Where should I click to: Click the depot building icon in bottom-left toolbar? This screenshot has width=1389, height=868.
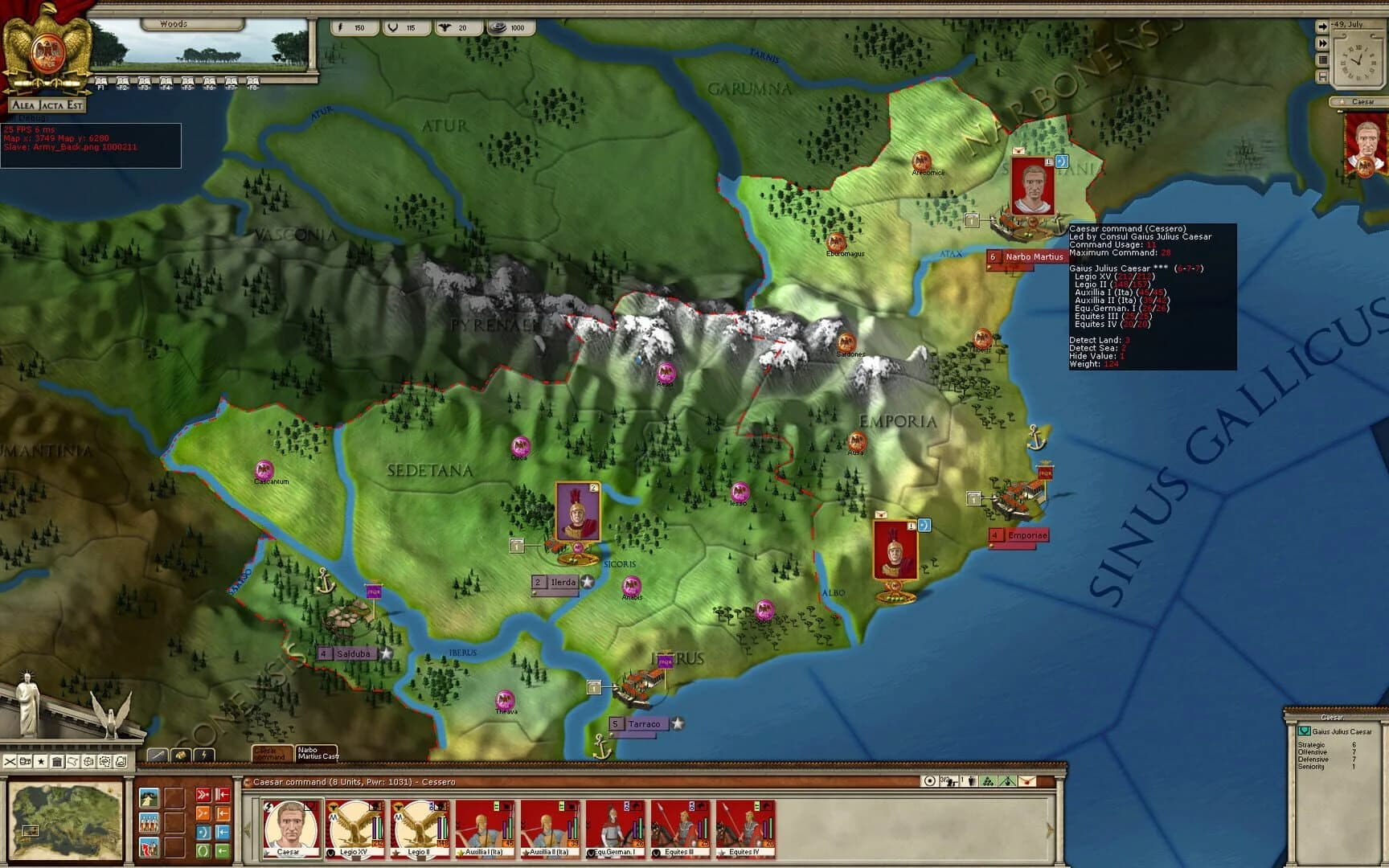click(57, 762)
